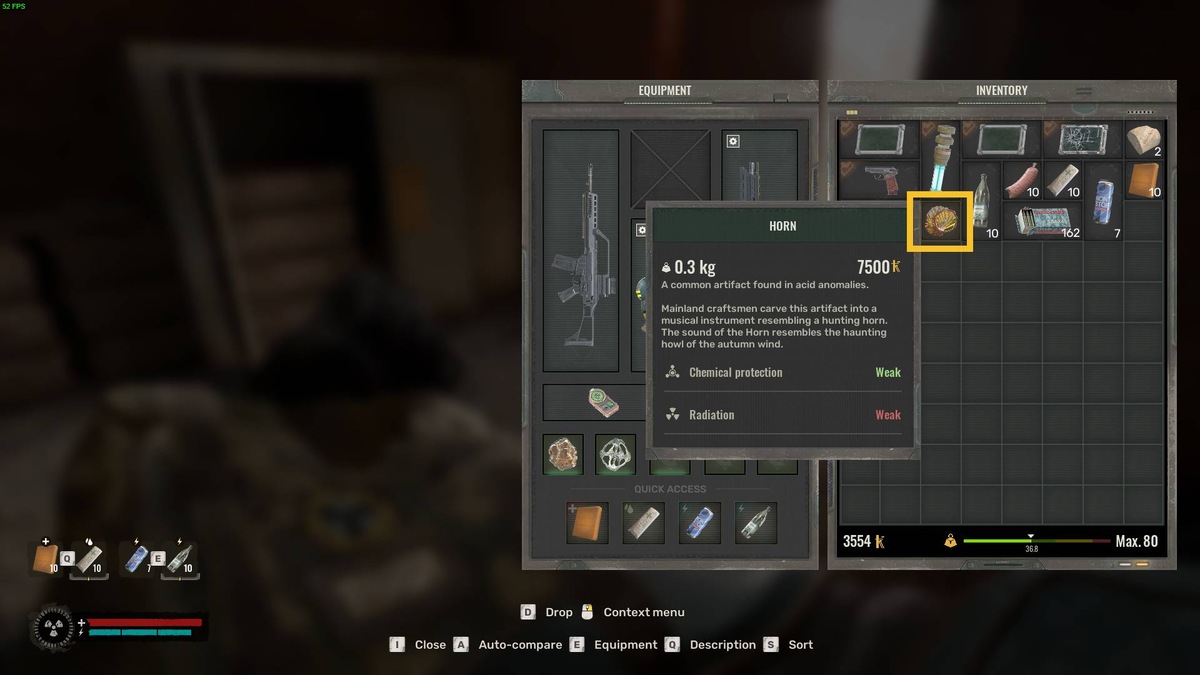Select the bottle quick access slot

755,523
